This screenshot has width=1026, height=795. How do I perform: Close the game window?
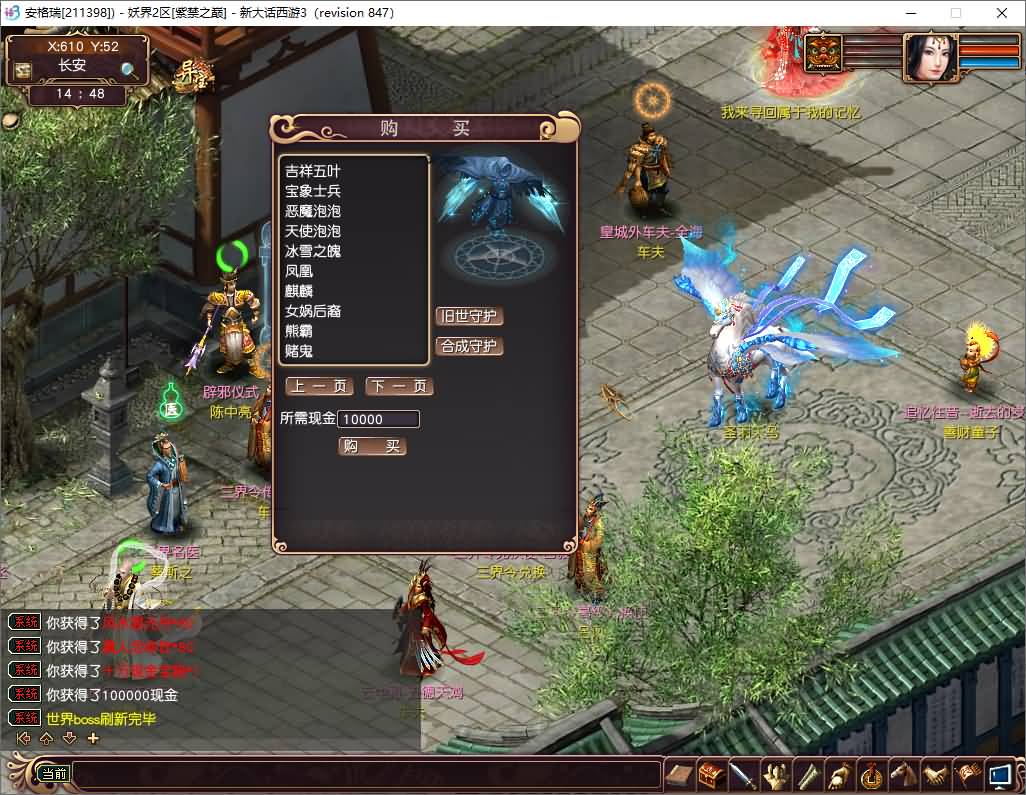pos(1002,13)
